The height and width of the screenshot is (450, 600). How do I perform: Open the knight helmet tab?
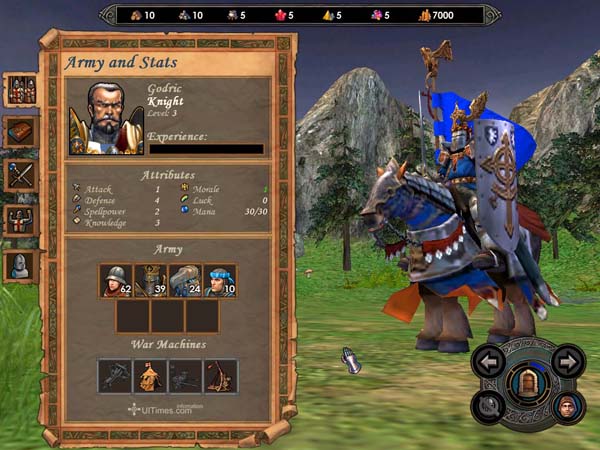click(21, 264)
